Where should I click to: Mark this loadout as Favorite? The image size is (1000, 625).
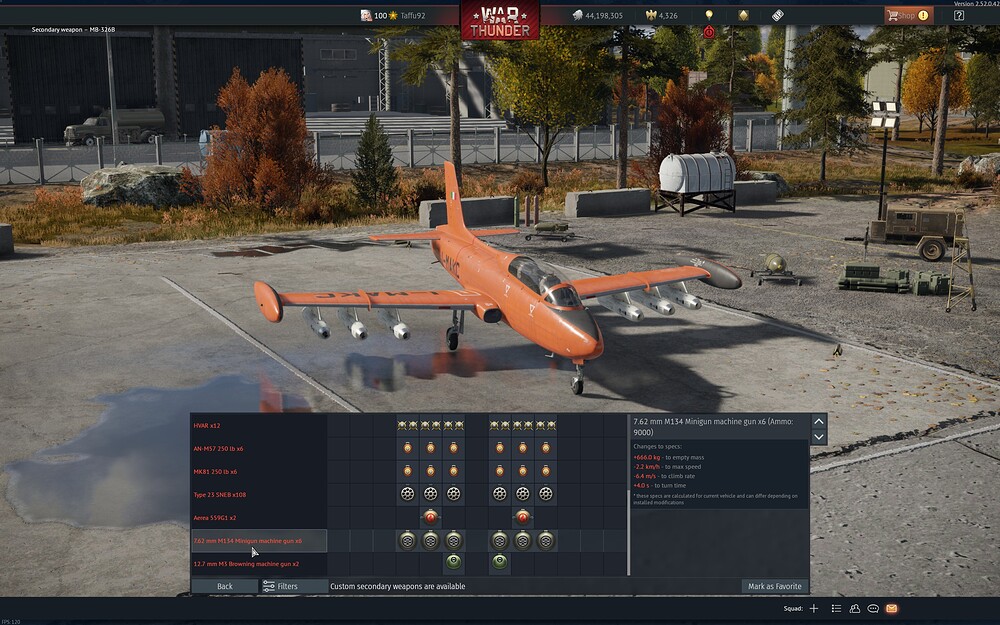(775, 586)
